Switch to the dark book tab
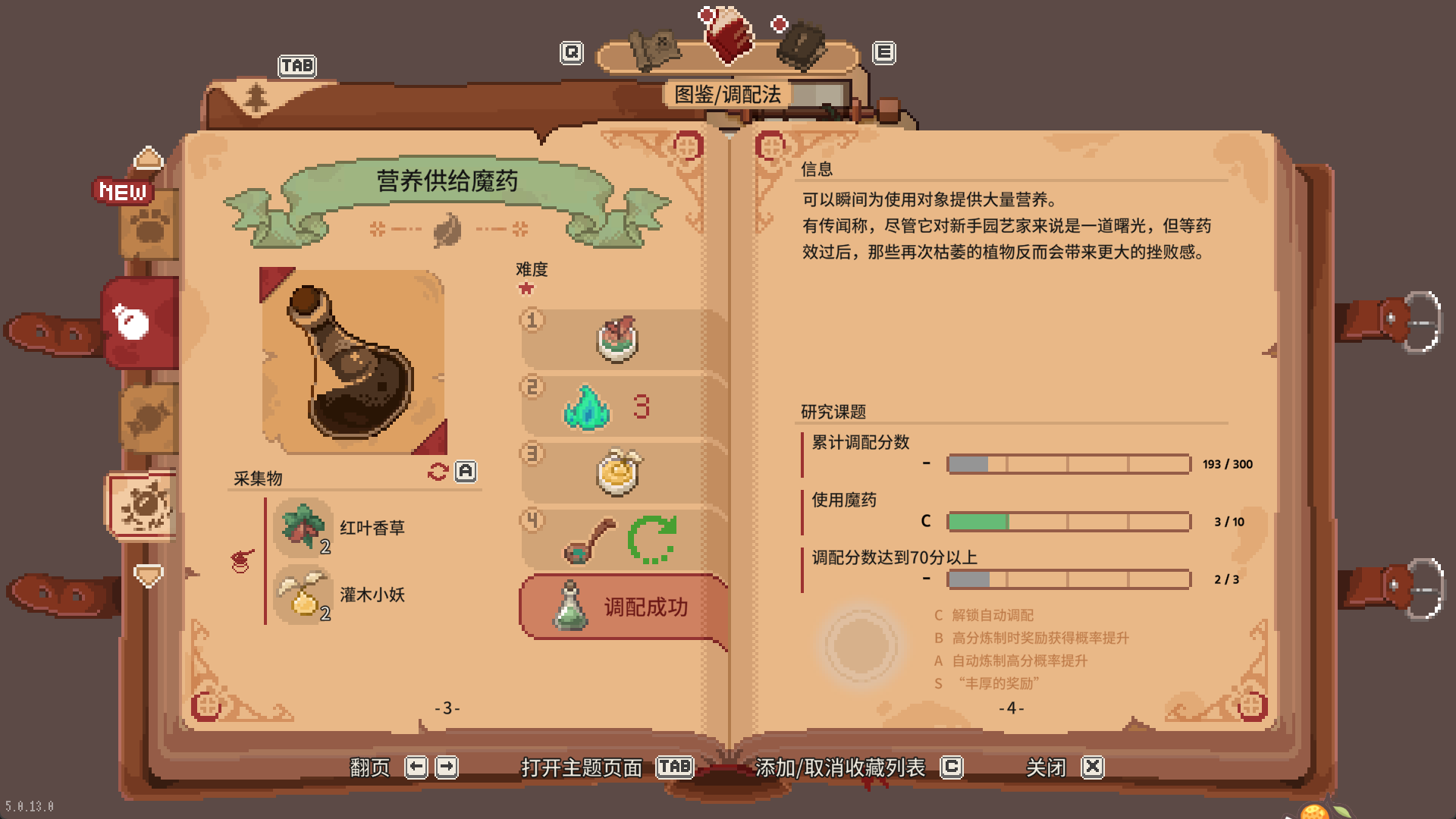The width and height of the screenshot is (1456, 819). click(x=803, y=45)
